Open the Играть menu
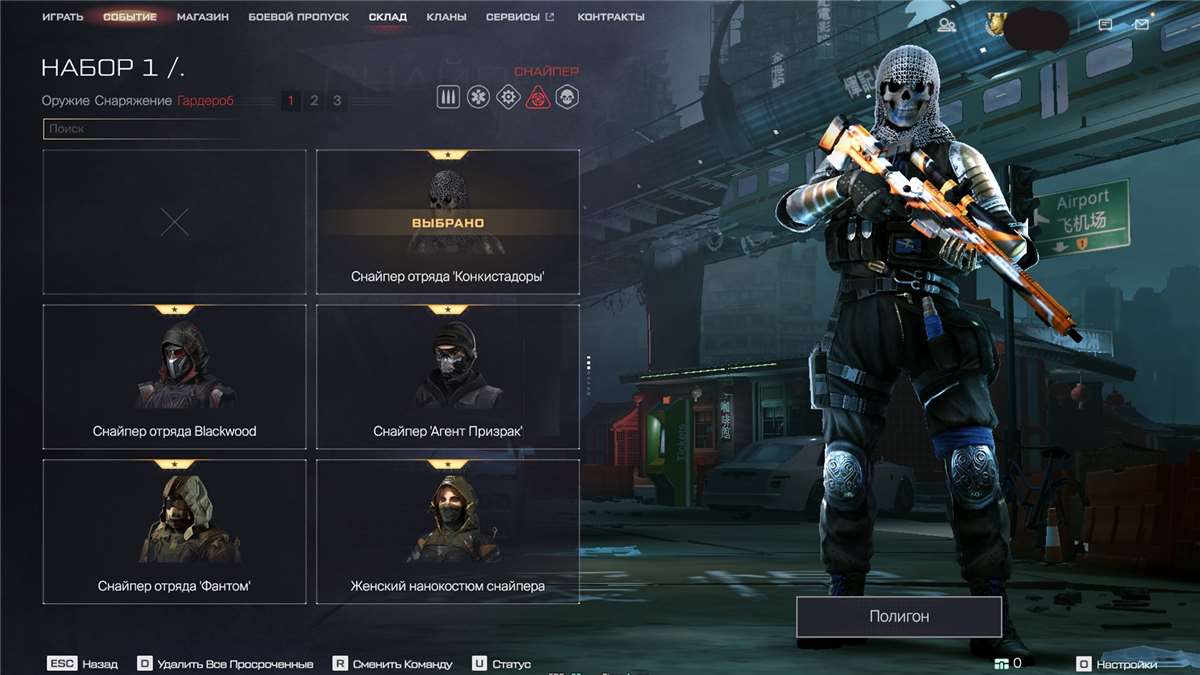The height and width of the screenshot is (675, 1200). tap(62, 17)
